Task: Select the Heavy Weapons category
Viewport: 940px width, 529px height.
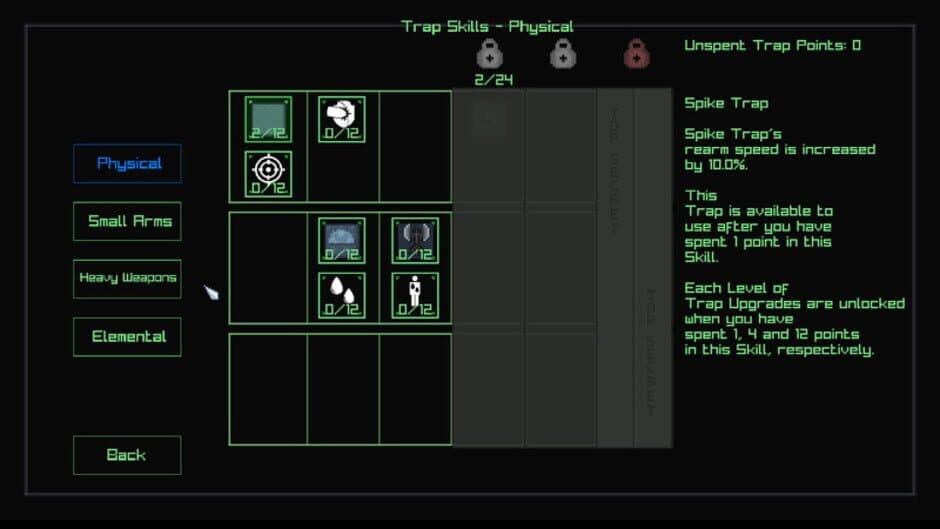Action: tap(127, 278)
